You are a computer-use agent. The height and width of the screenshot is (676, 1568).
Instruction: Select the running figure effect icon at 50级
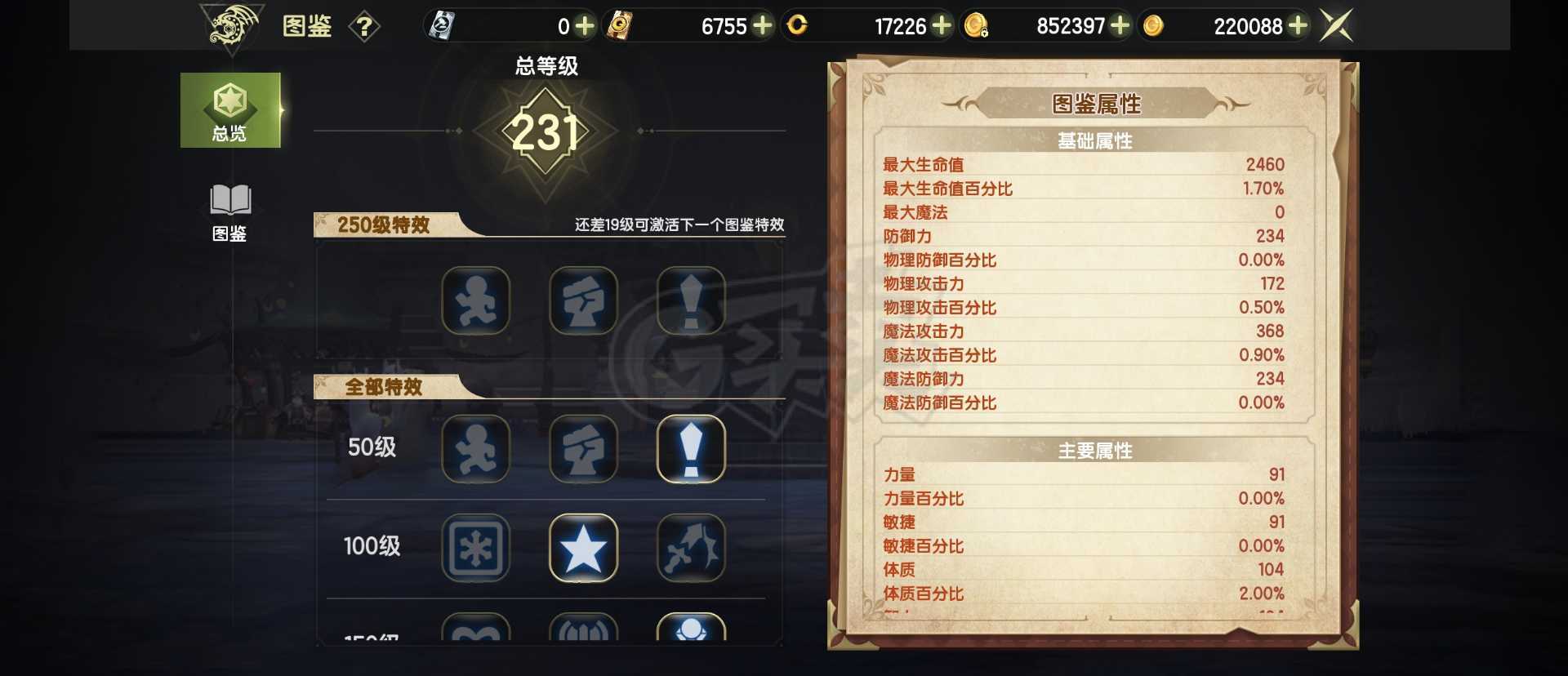pos(476,449)
